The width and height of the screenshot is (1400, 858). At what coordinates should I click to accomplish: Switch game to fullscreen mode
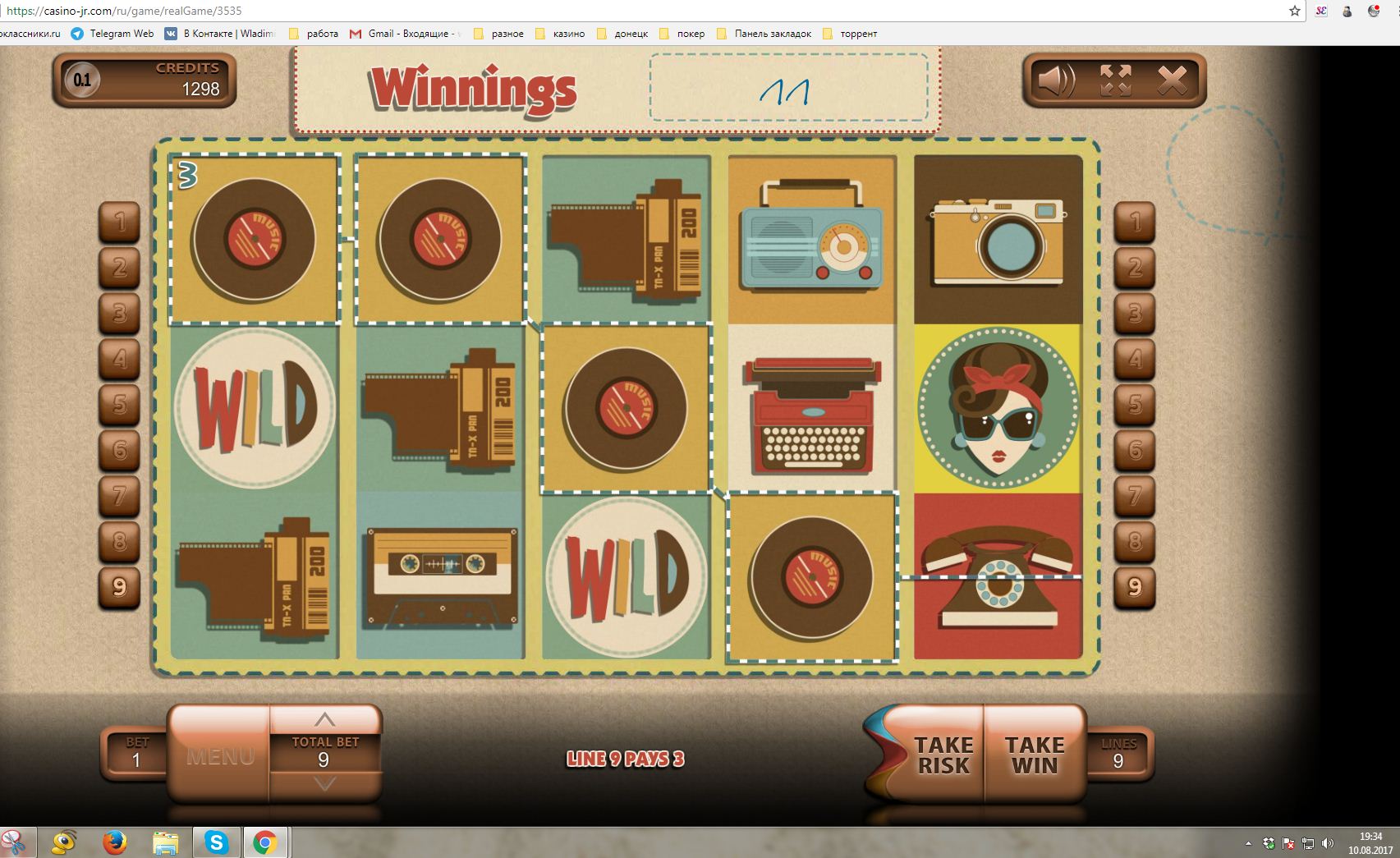pos(1115,80)
